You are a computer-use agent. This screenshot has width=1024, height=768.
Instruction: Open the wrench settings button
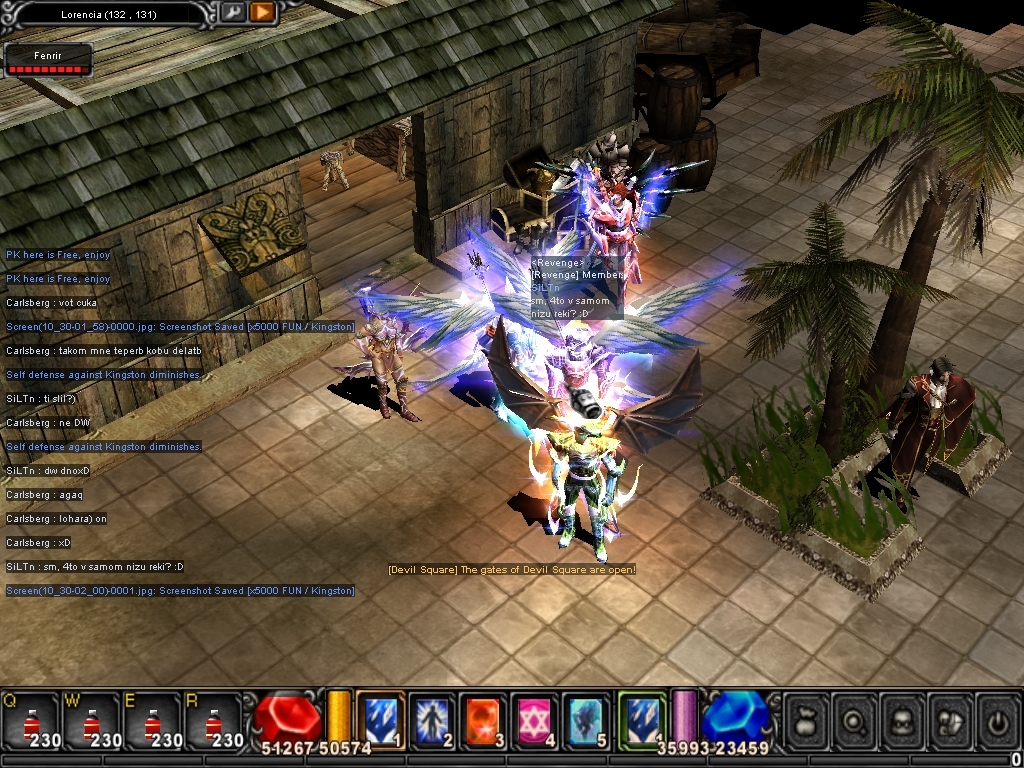click(x=233, y=12)
